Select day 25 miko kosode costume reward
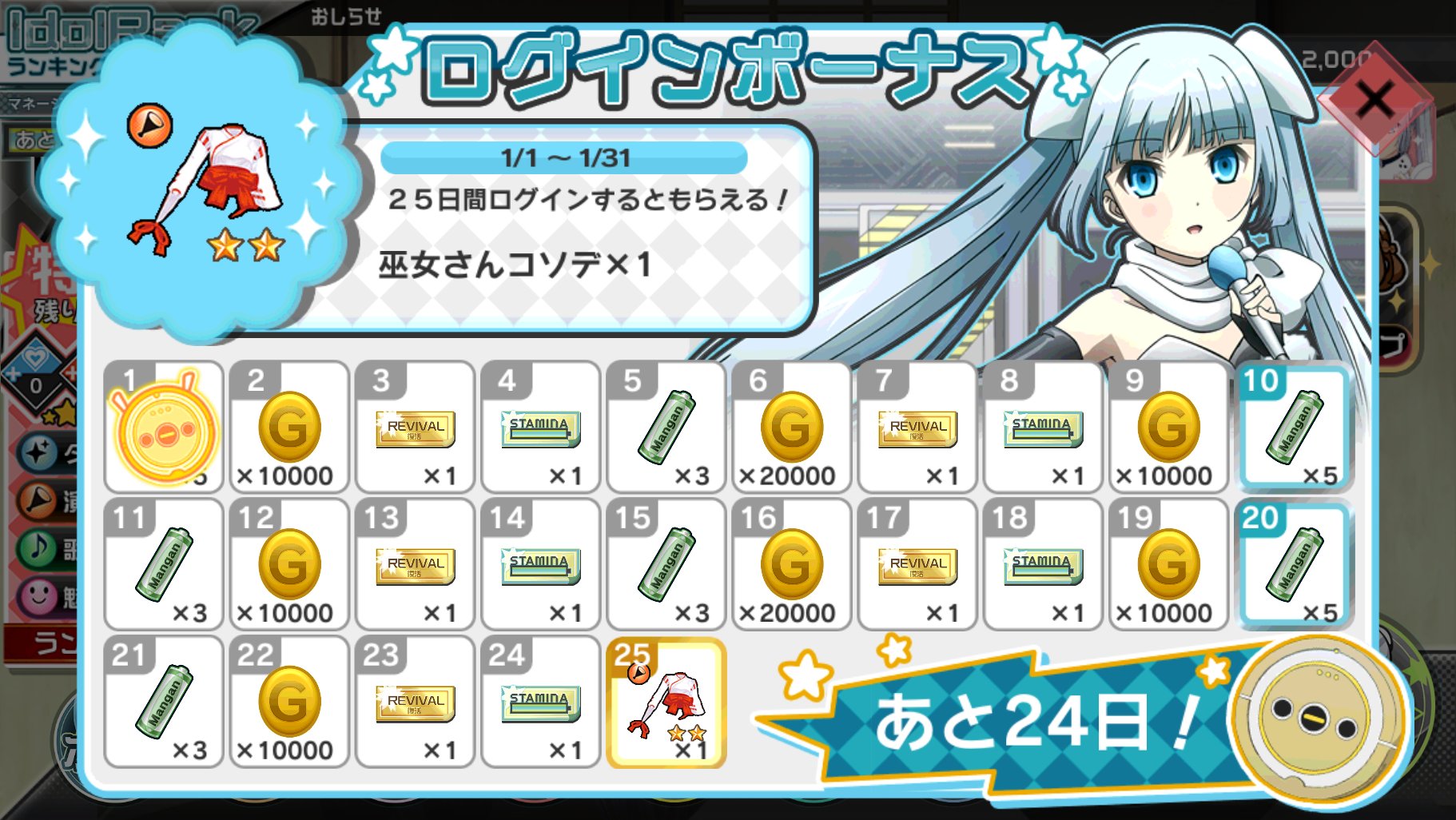 [666, 702]
